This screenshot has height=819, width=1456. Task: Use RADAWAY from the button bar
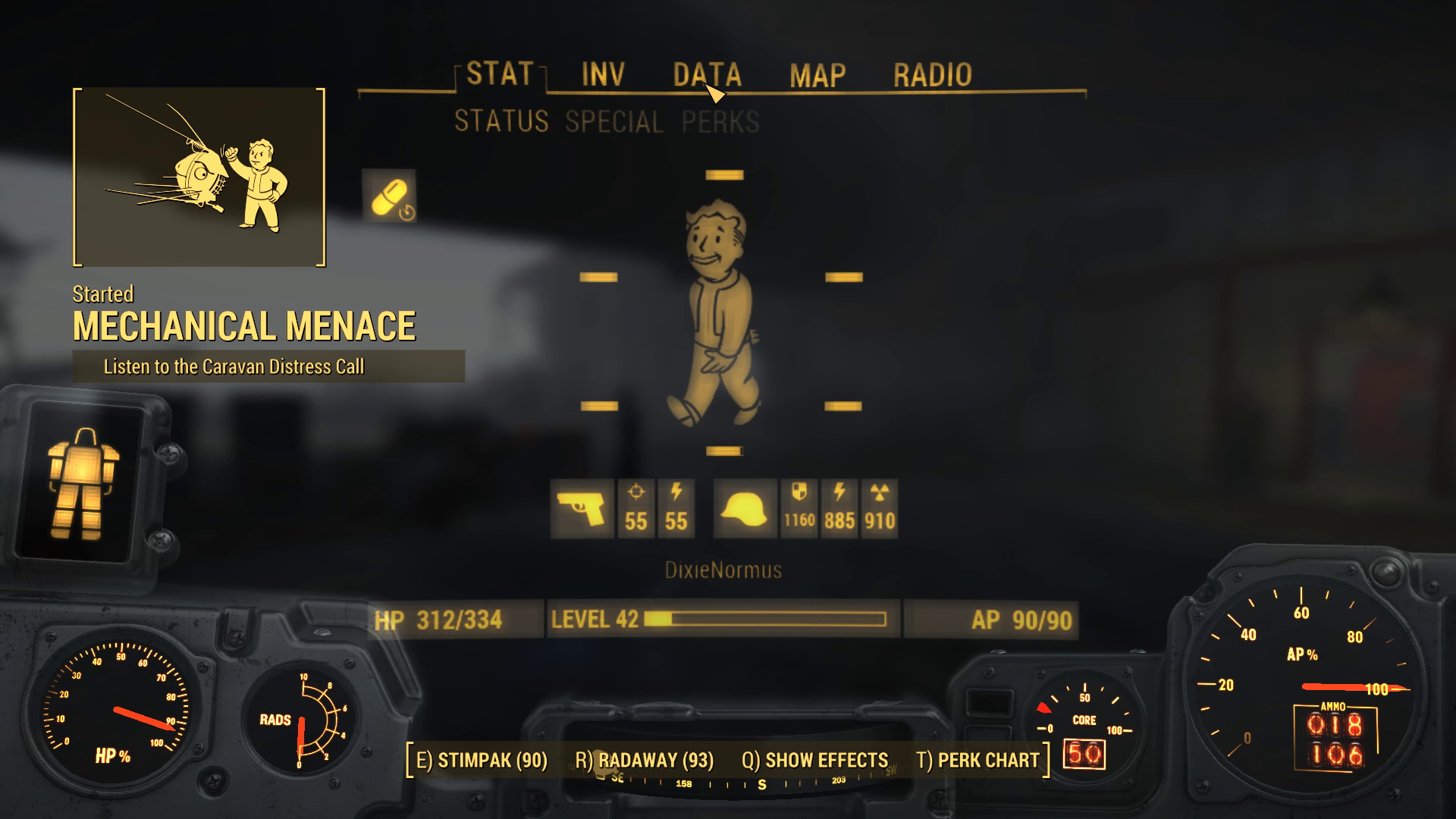[645, 760]
